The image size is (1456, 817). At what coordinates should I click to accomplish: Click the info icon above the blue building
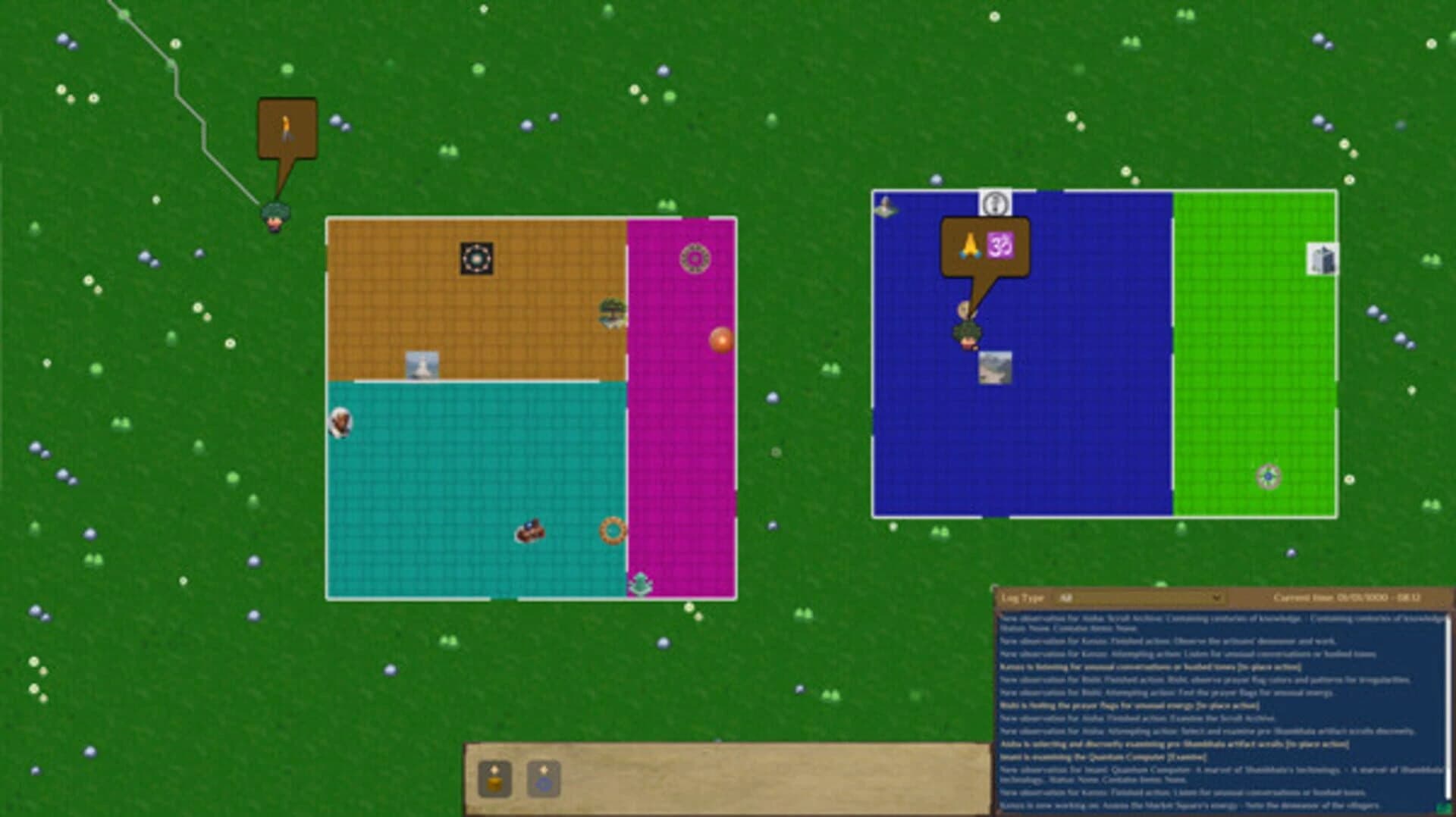996,202
